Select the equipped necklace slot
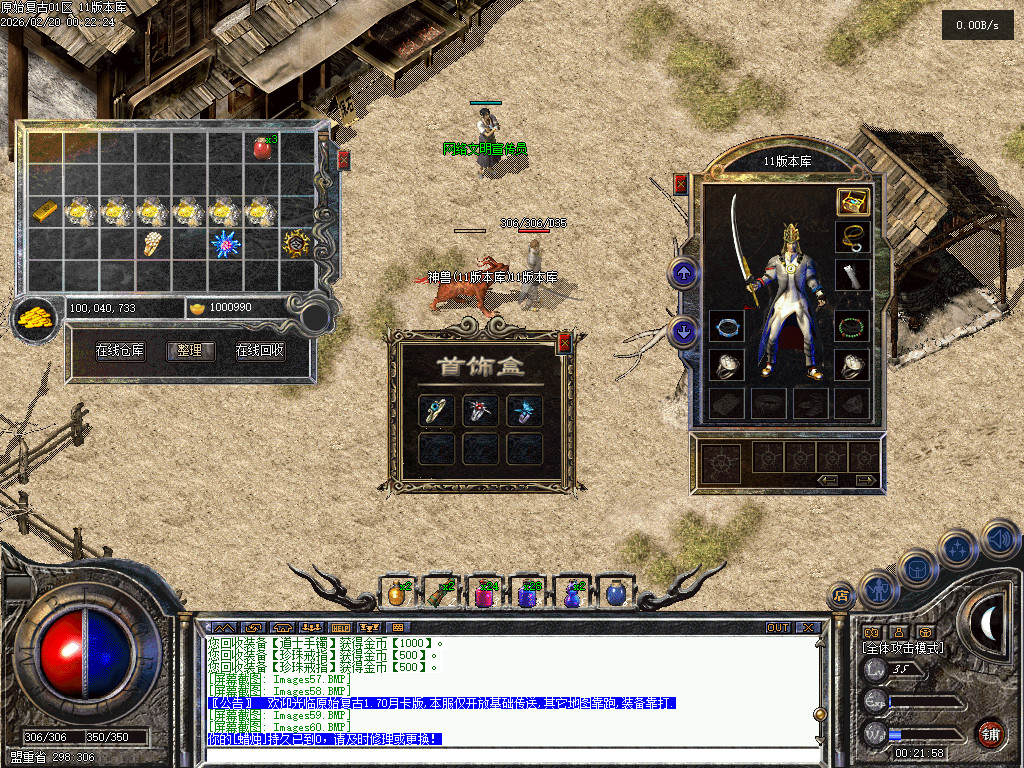The width and height of the screenshot is (1024, 768). [852, 238]
